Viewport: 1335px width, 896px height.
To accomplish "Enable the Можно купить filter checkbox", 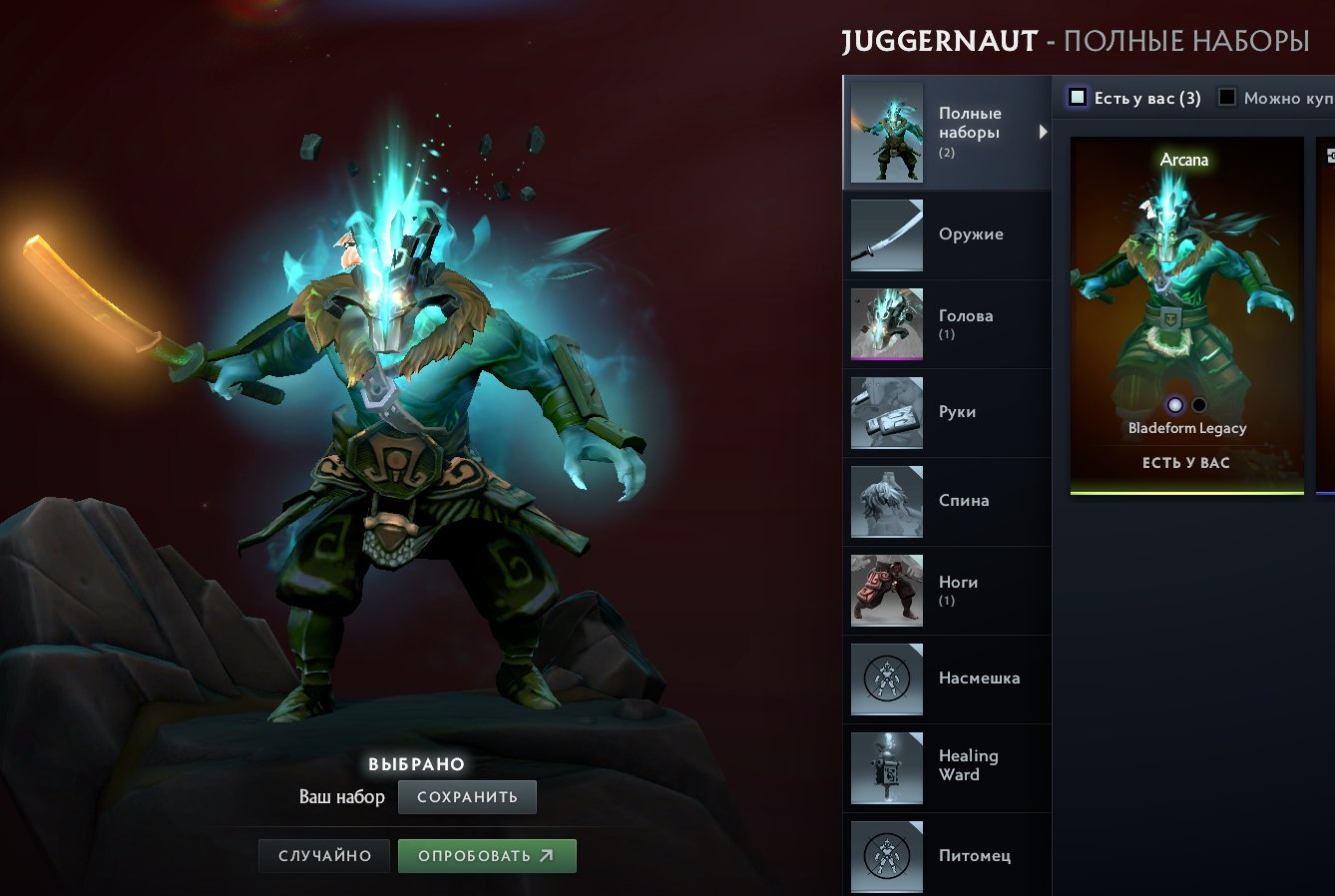I will [x=1225, y=97].
